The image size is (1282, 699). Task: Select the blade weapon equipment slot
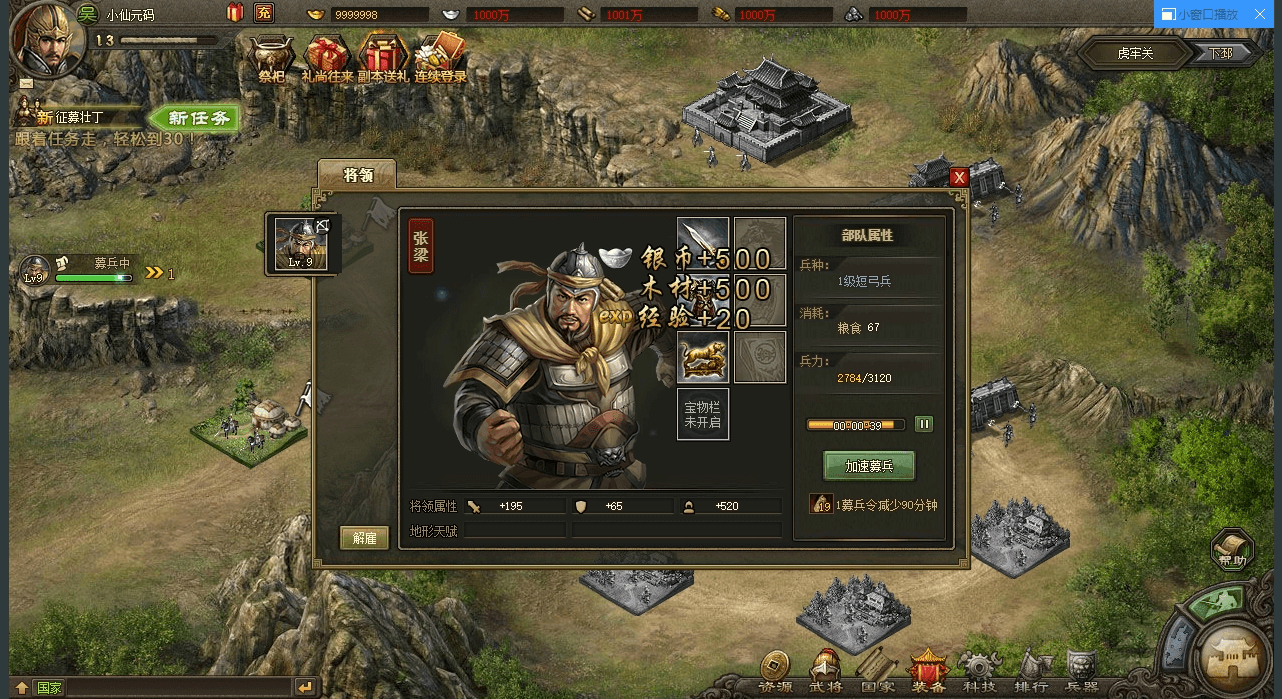click(702, 243)
